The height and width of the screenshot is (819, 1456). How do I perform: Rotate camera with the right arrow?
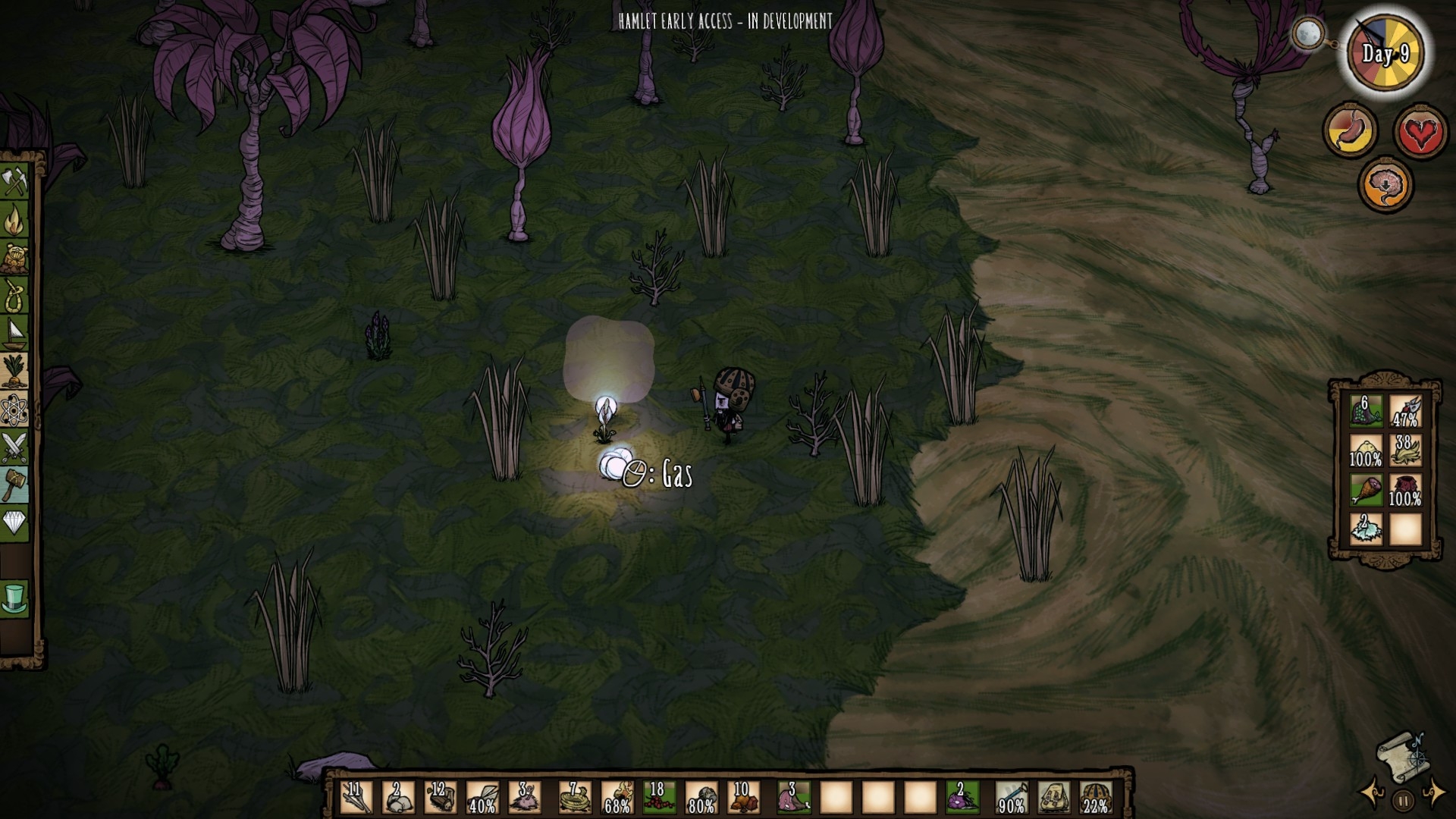click(1432, 793)
